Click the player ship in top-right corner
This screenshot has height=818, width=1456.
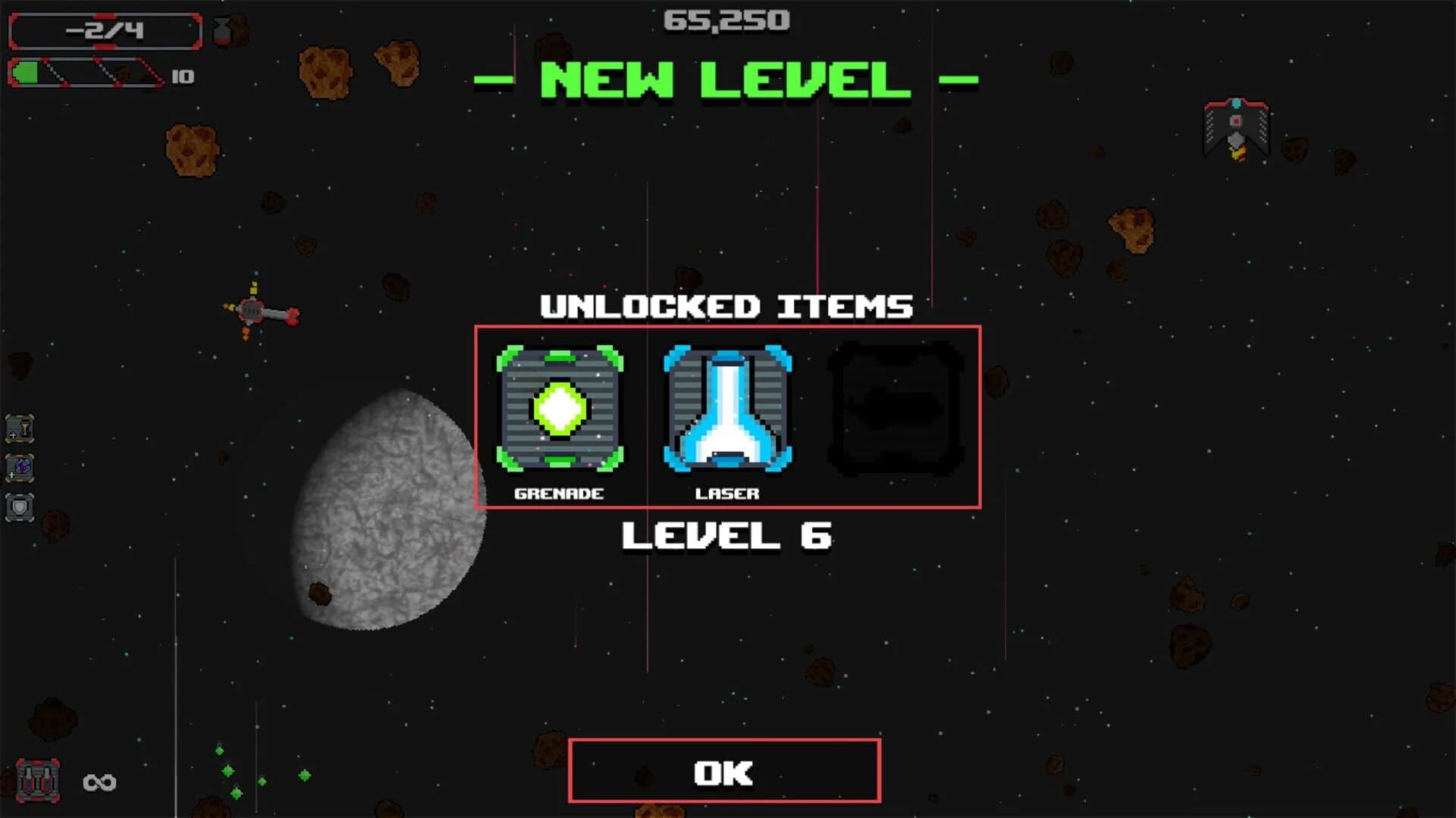(1235, 127)
